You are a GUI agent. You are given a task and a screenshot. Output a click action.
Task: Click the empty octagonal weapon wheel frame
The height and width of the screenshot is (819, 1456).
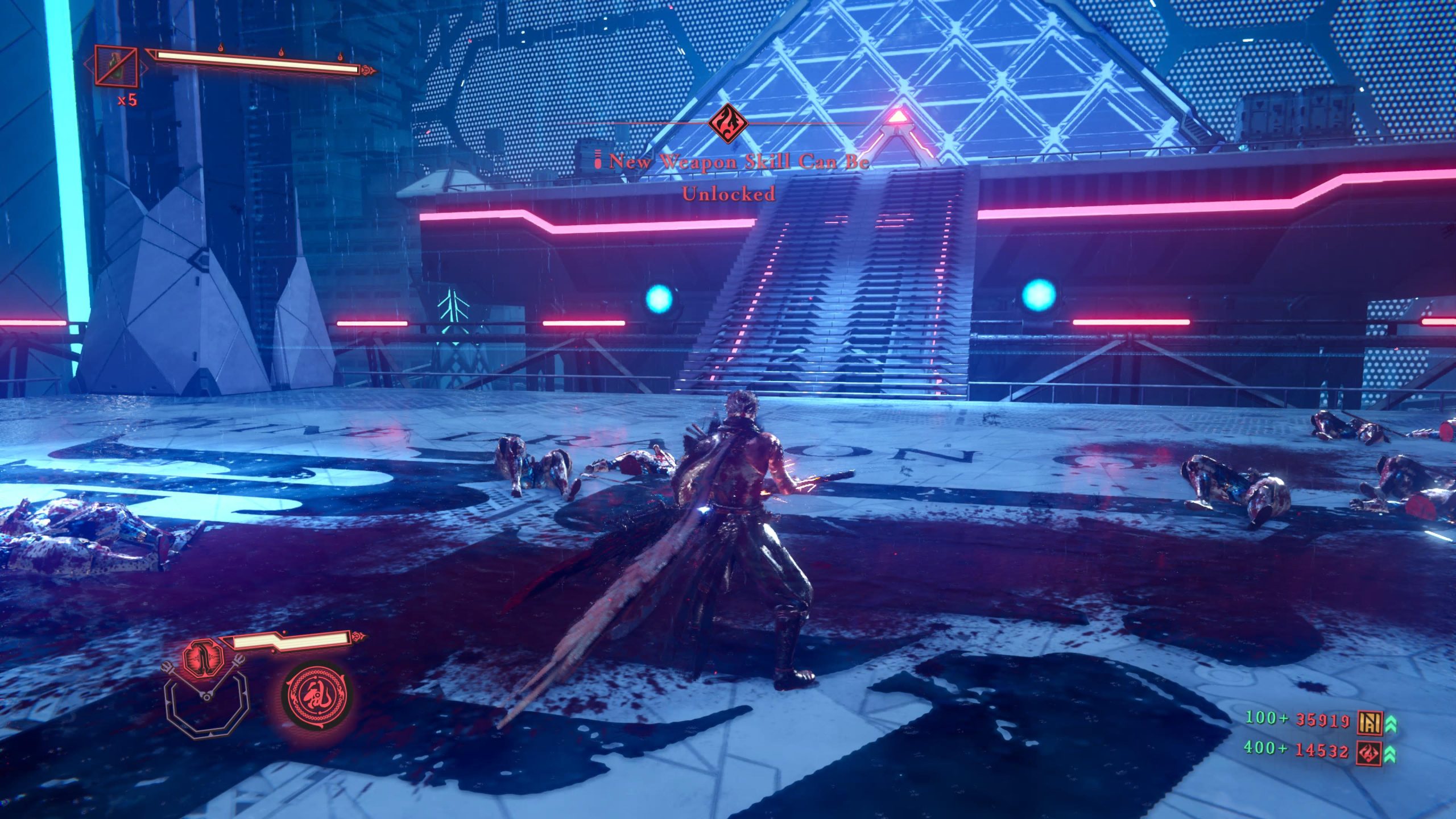pyautogui.click(x=207, y=709)
